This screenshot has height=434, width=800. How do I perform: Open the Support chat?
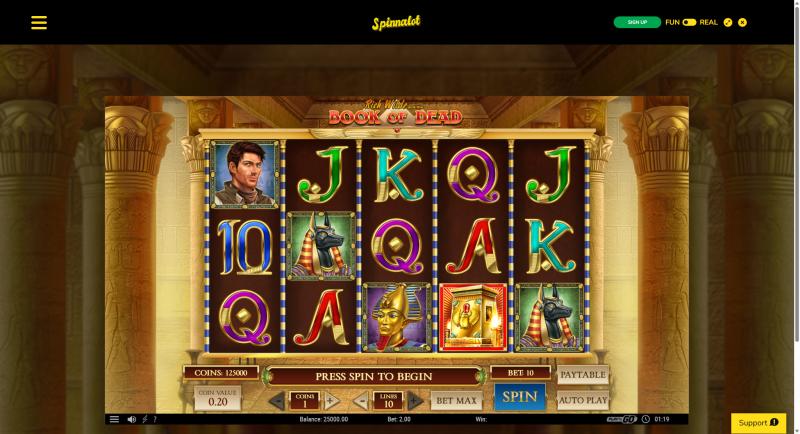(758, 423)
